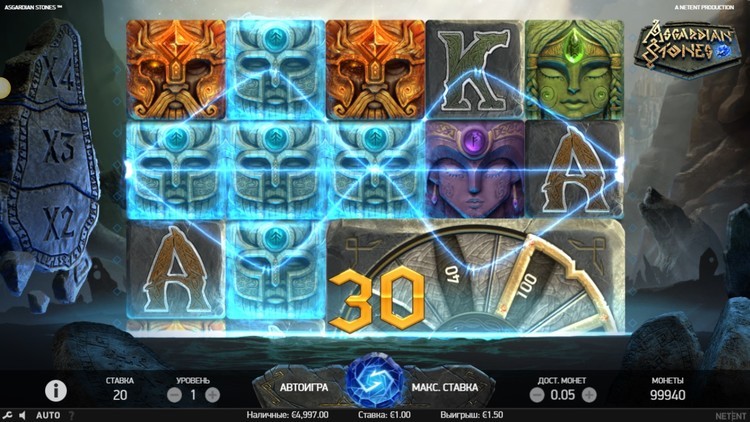Open the wrench settings icon
Viewport: 750px width, 422px height.
tap(8, 415)
